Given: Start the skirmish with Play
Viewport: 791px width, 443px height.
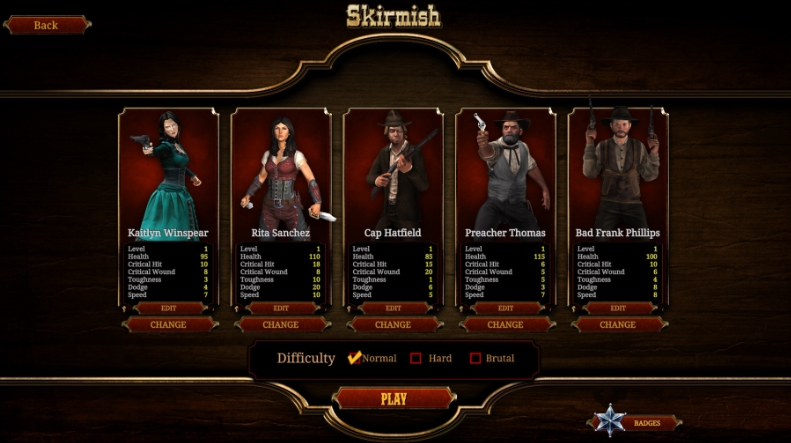Looking at the screenshot, I should (393, 399).
